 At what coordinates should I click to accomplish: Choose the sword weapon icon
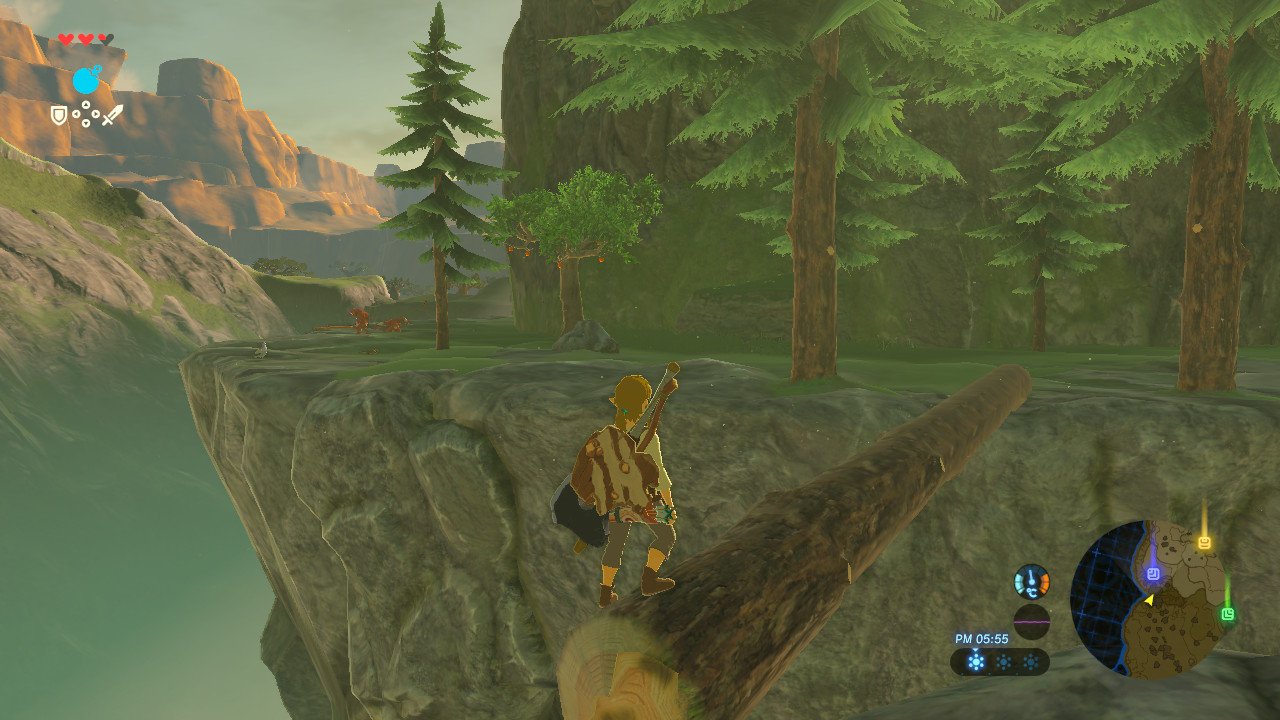click(x=111, y=115)
